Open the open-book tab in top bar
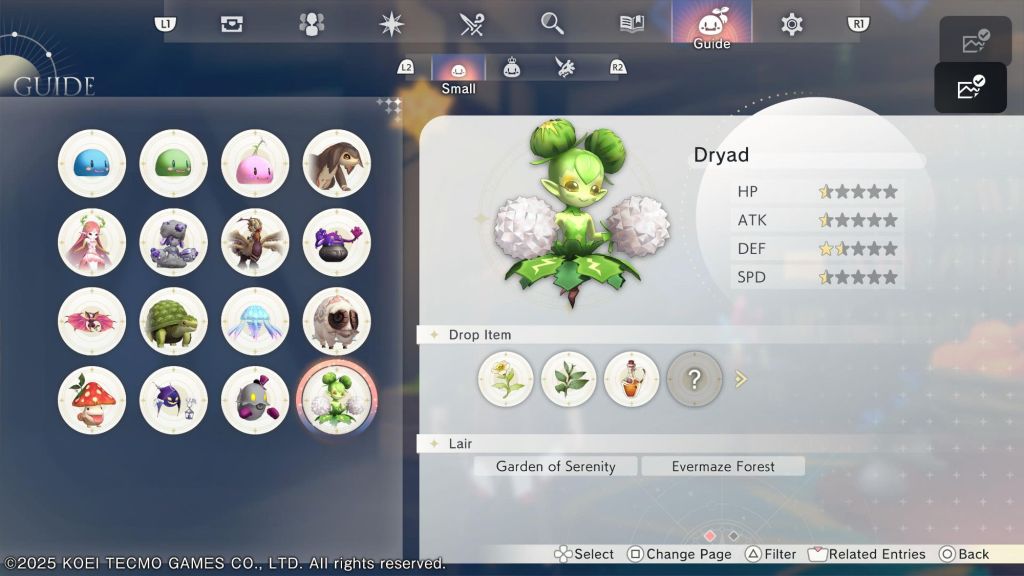Screen dimensions: 1024x576 click(x=632, y=24)
